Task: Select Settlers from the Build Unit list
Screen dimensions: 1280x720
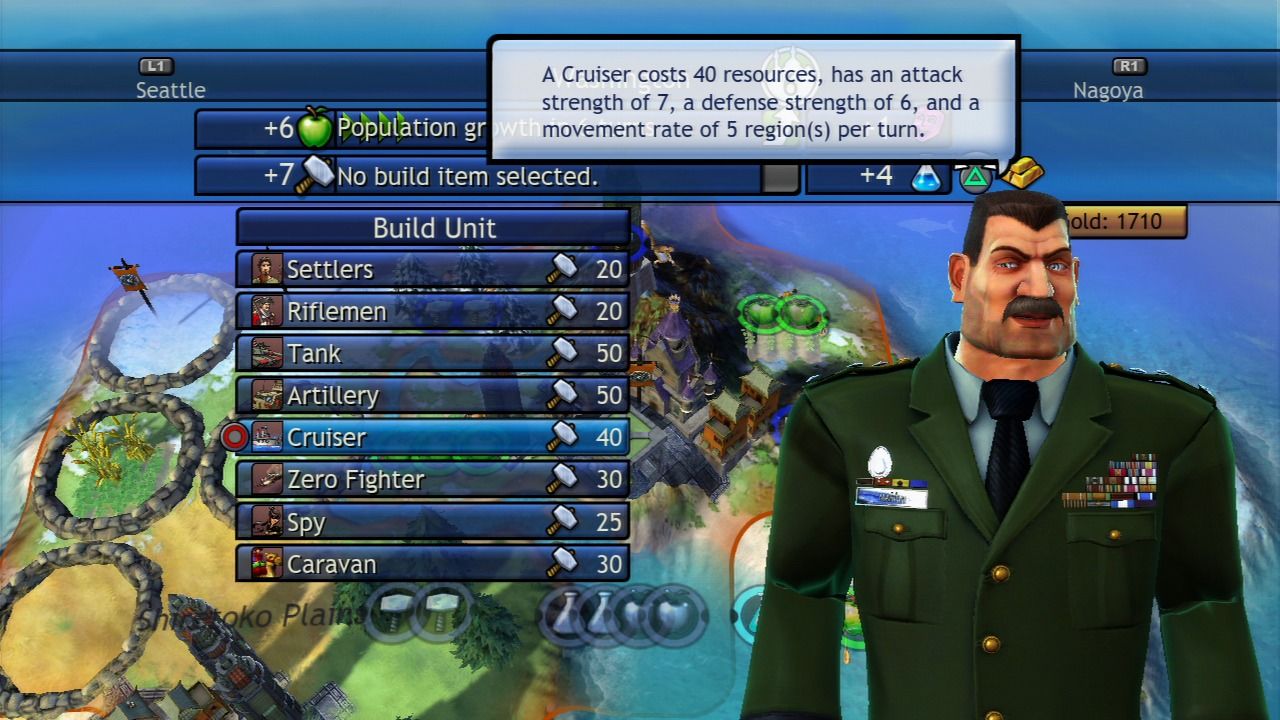Action: [433, 269]
